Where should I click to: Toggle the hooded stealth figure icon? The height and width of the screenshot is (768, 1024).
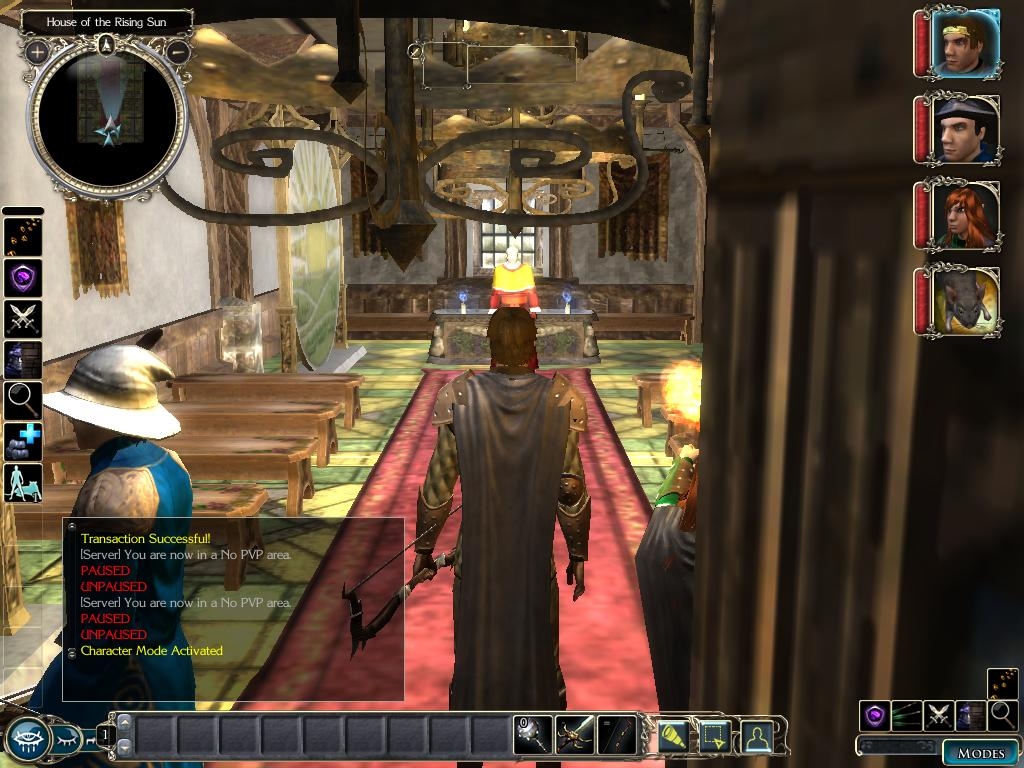pos(22,359)
